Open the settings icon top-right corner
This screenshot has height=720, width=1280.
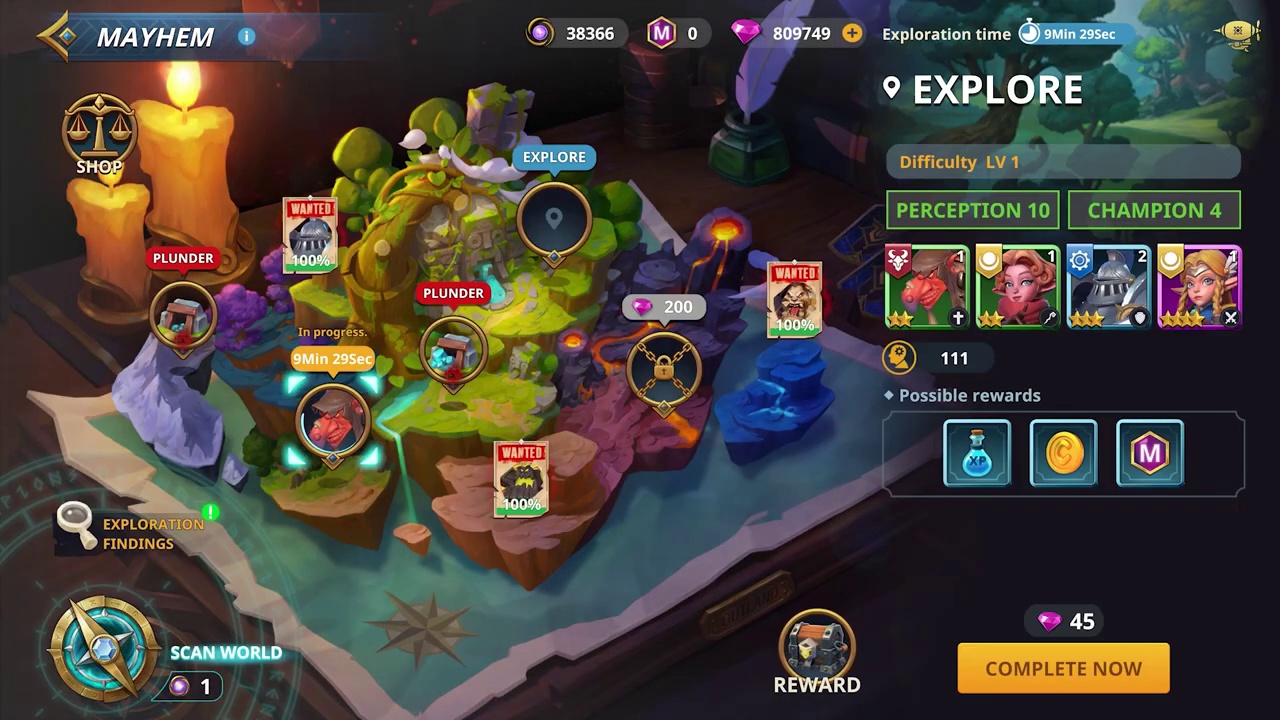(1238, 32)
